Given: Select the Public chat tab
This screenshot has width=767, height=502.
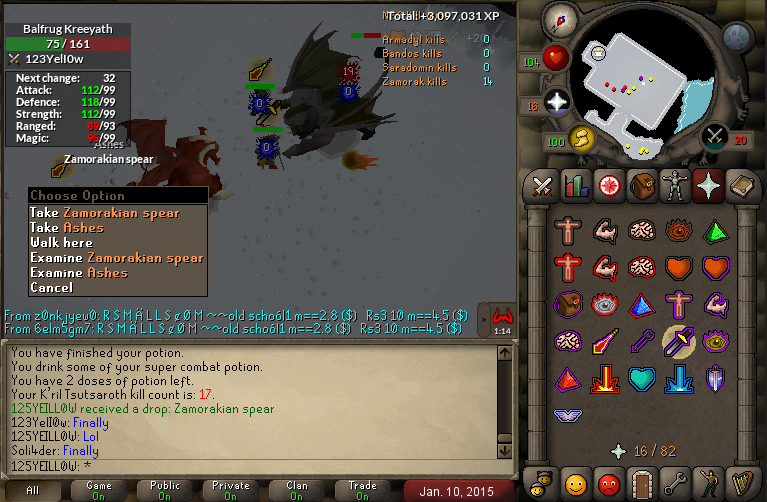Looking at the screenshot, I should (165, 490).
